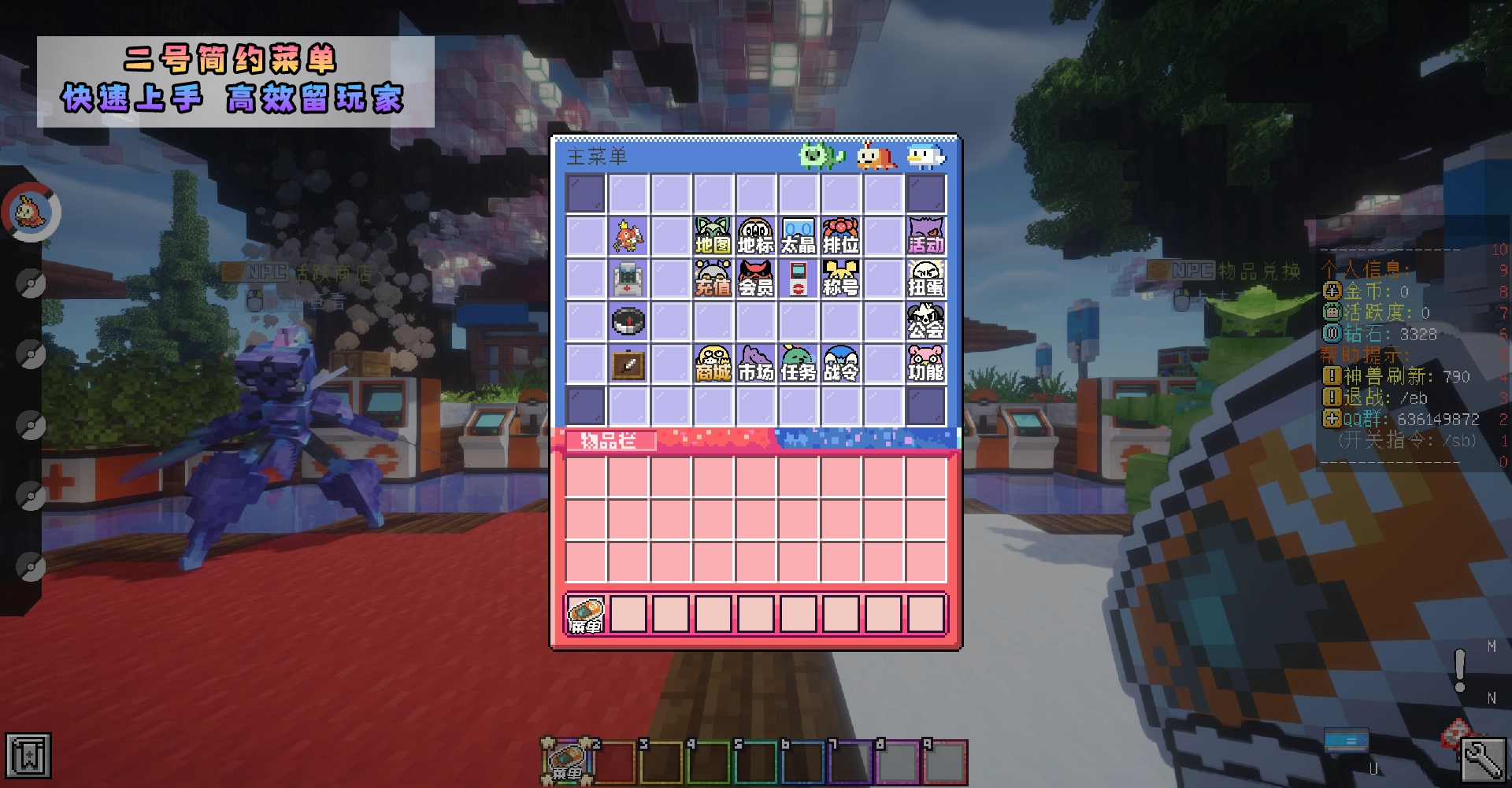Open the 称号 title menu
1512x788 pixels.
pyautogui.click(x=840, y=279)
